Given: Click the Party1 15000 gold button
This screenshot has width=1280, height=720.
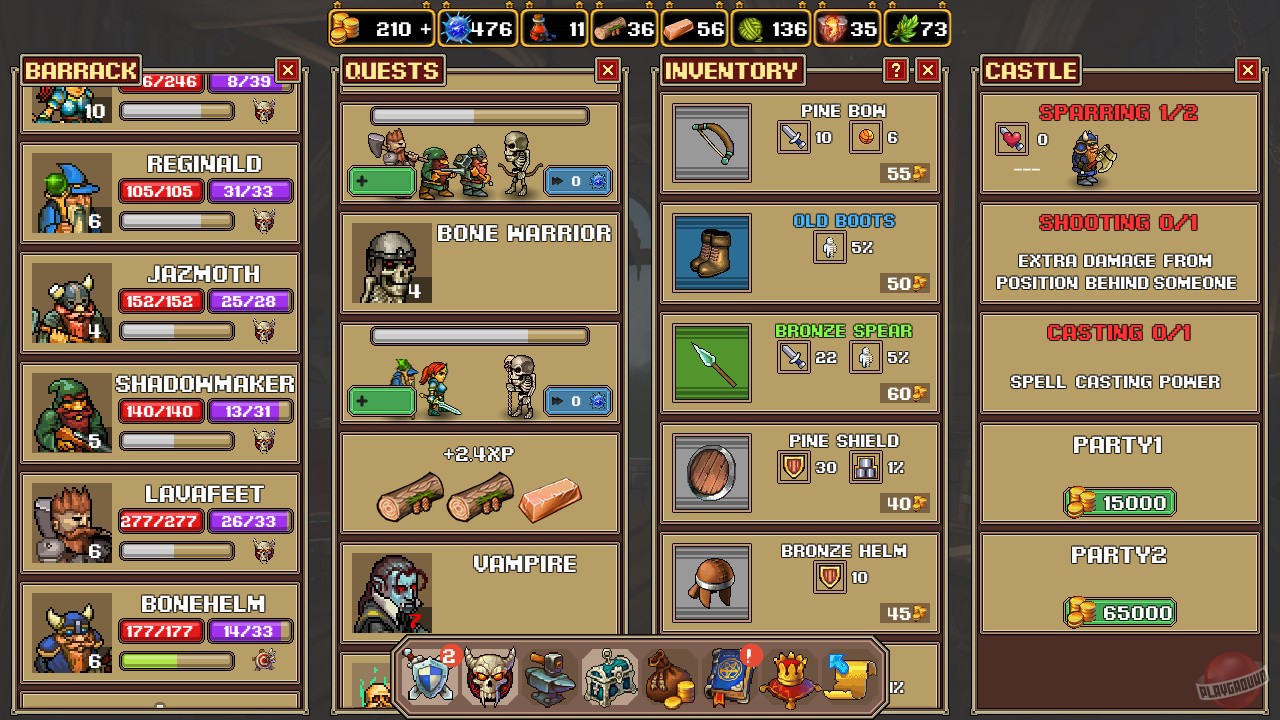Looking at the screenshot, I should click(1119, 502).
